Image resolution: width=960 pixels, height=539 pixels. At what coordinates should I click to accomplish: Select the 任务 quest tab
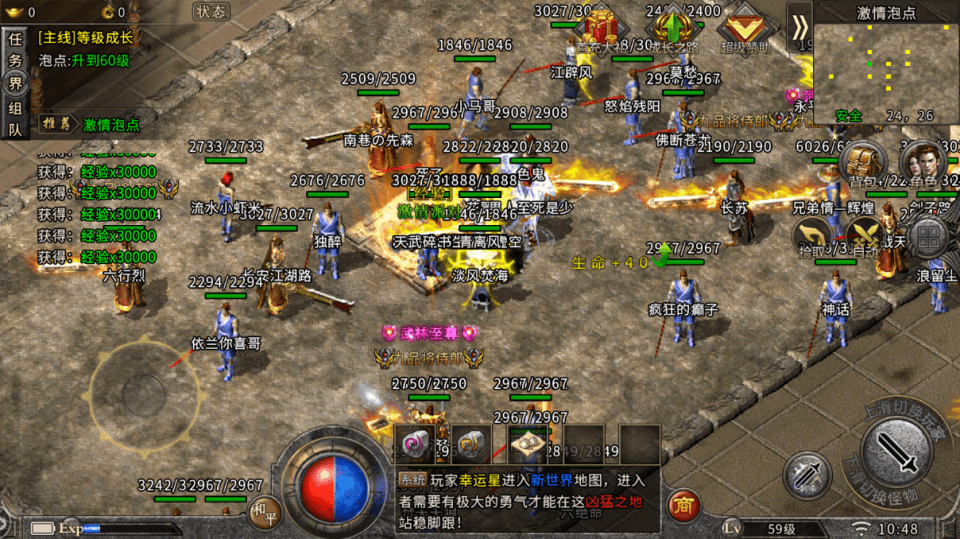[15, 51]
